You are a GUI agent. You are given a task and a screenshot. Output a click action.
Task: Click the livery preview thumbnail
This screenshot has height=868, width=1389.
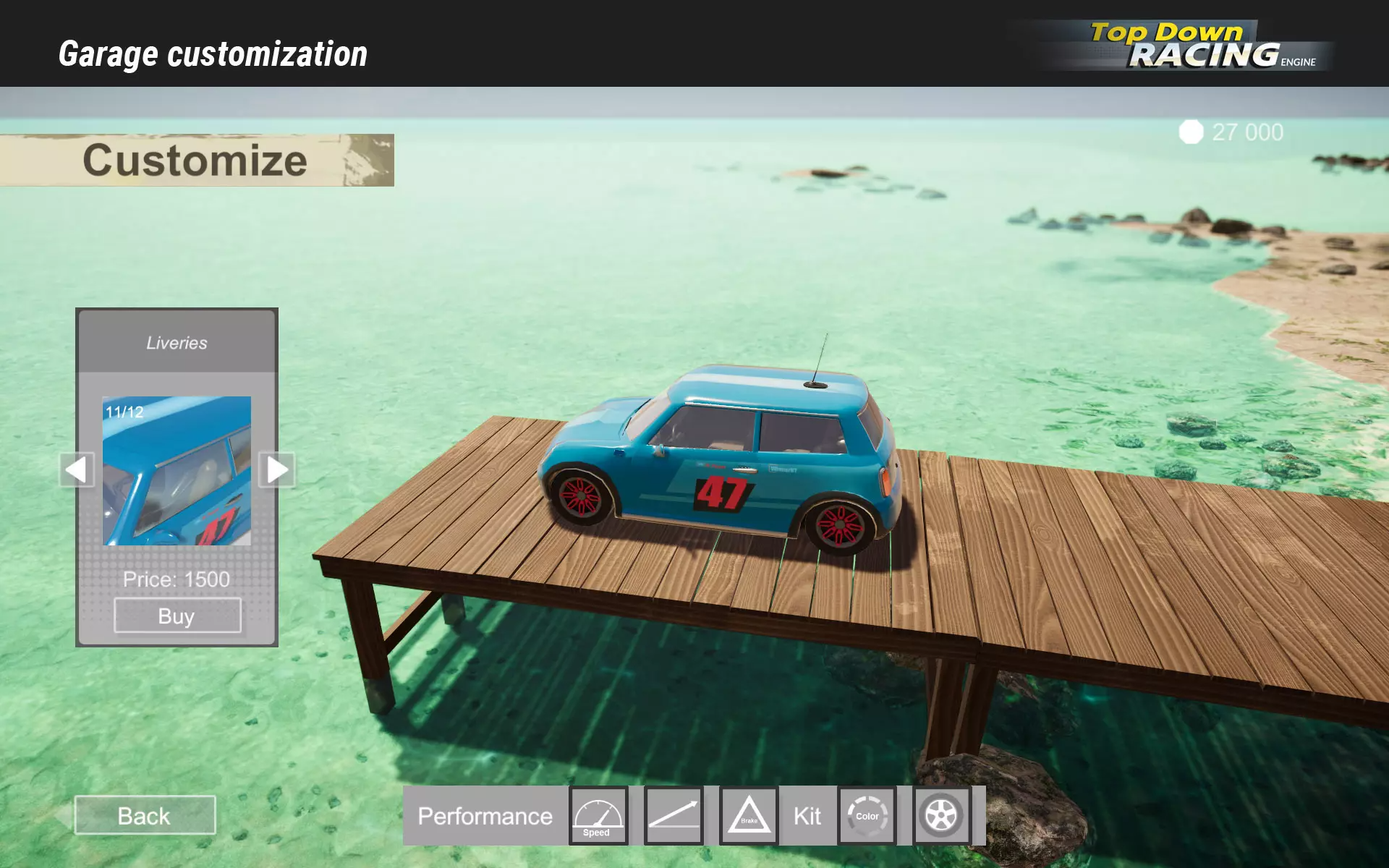pos(177,471)
